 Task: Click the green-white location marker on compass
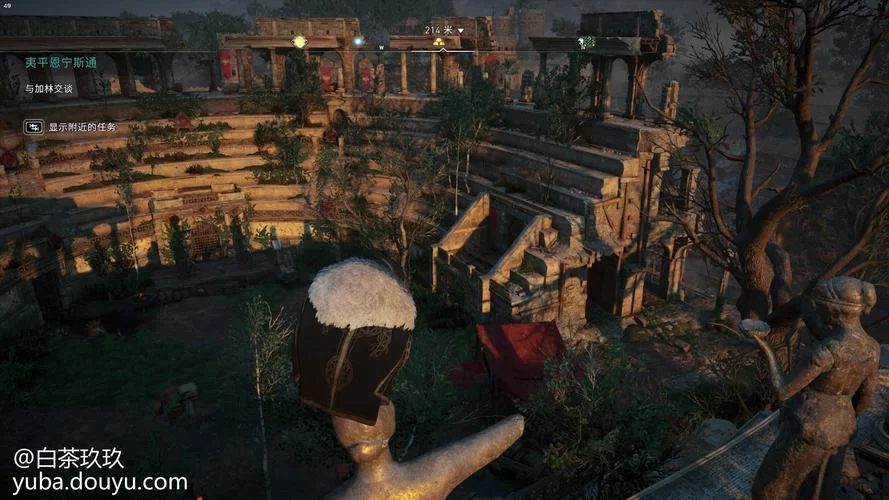pos(587,42)
